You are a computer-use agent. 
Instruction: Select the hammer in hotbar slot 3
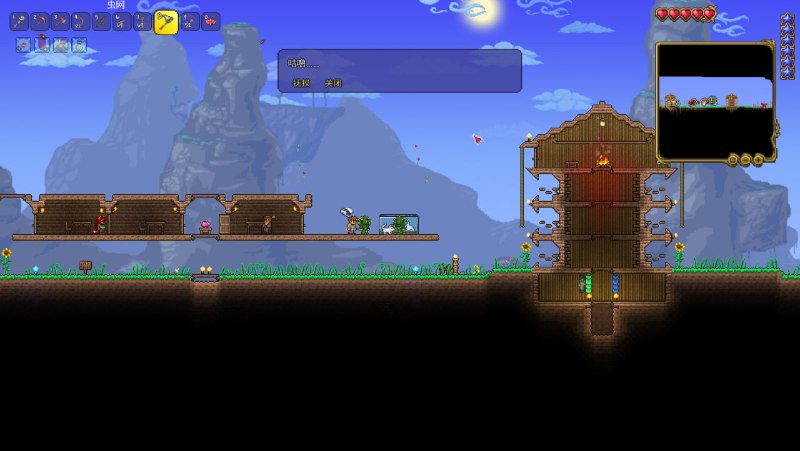(x=61, y=21)
